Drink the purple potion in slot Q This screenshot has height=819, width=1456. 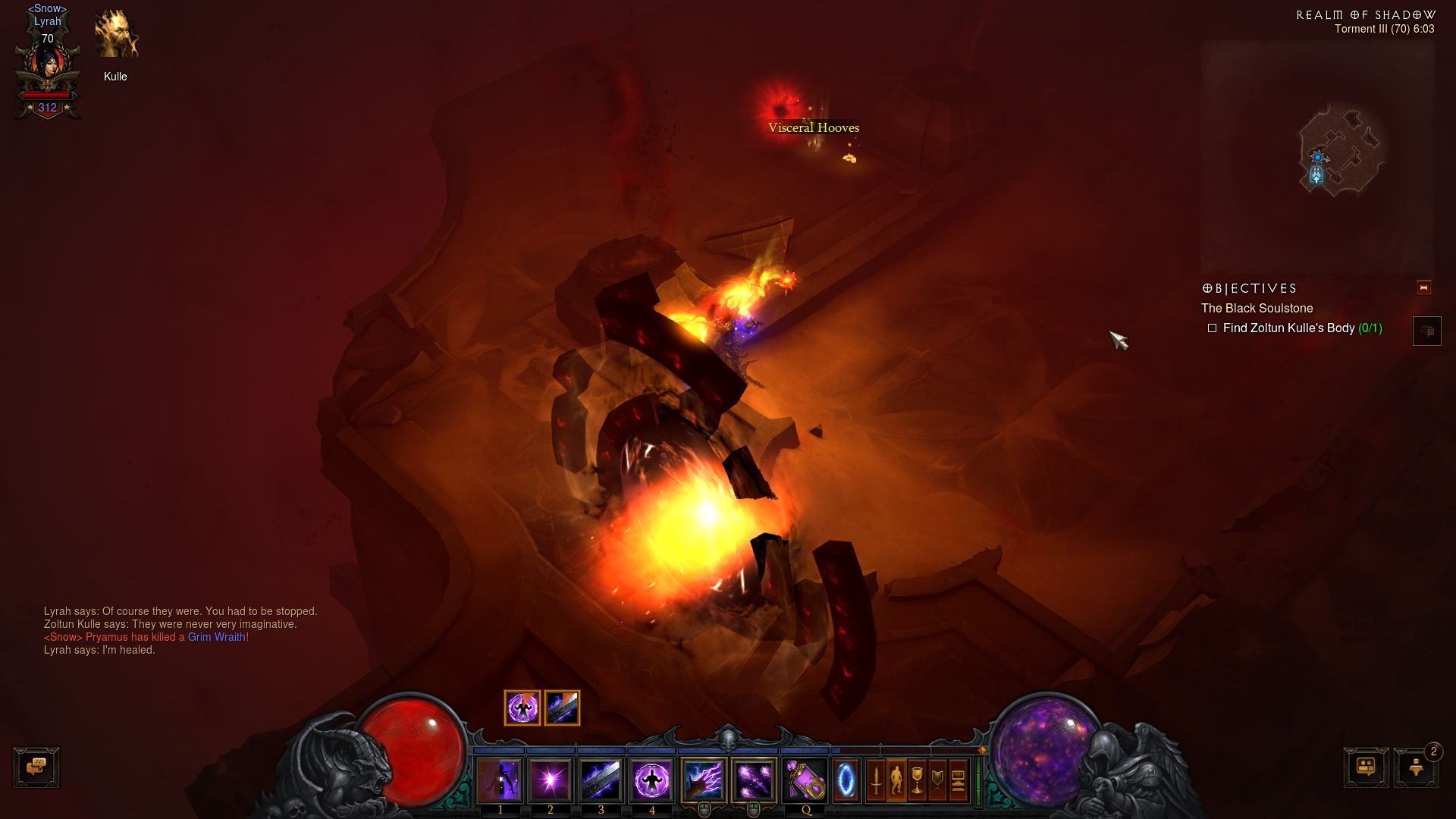(805, 780)
